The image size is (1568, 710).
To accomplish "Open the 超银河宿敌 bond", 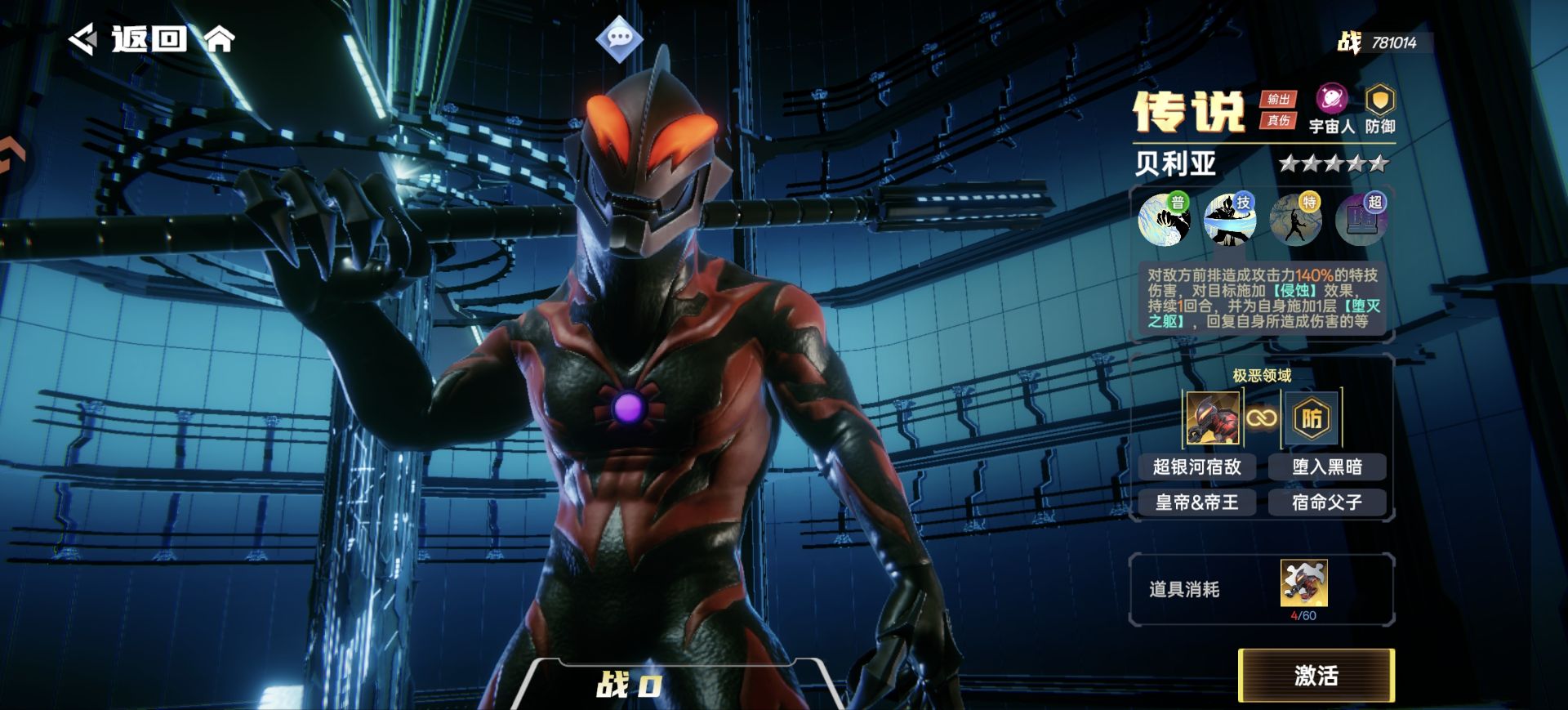I will point(1196,467).
